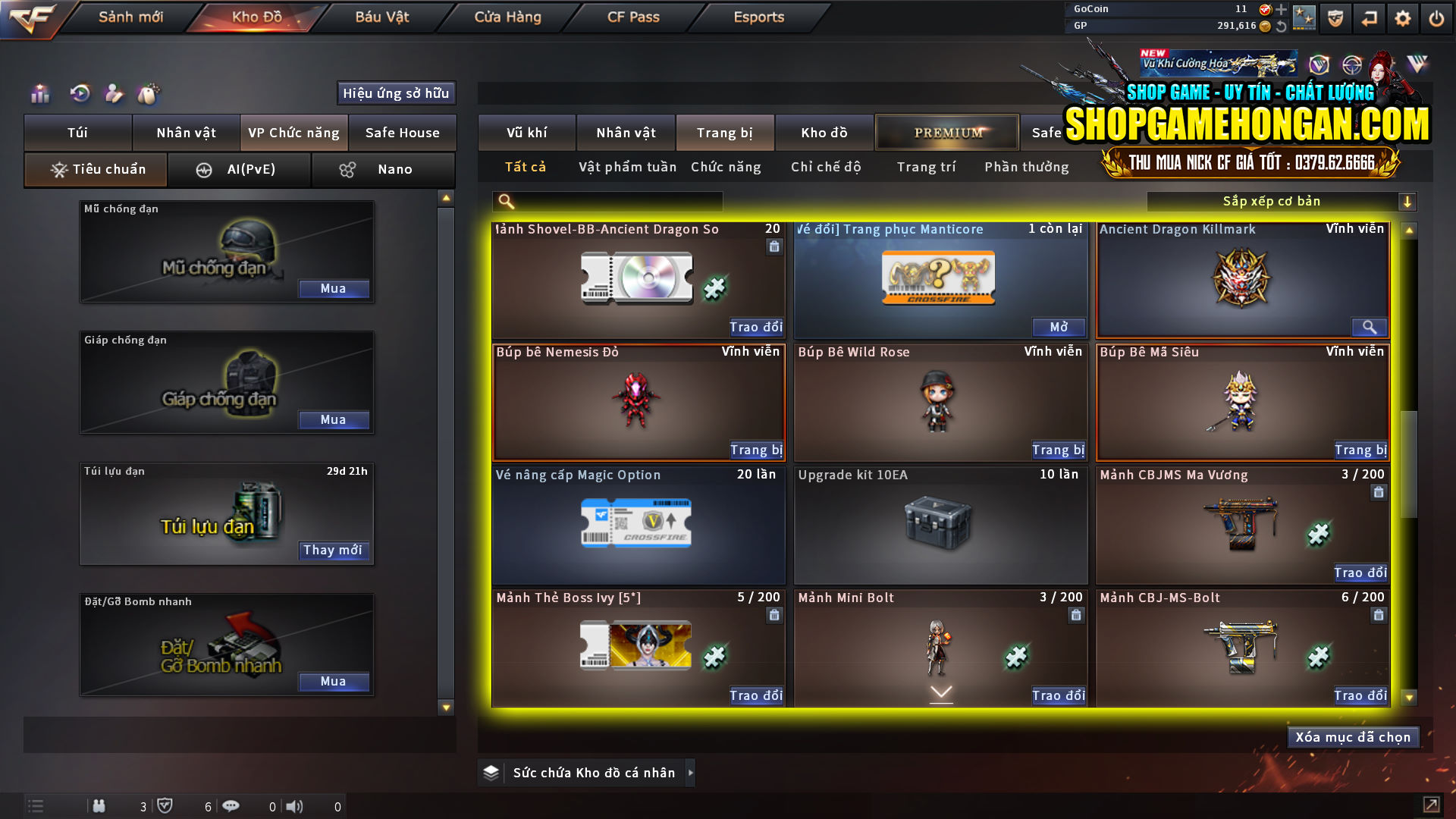Open the game settings gear icon
This screenshot has height=819, width=1456.
coord(1403,18)
